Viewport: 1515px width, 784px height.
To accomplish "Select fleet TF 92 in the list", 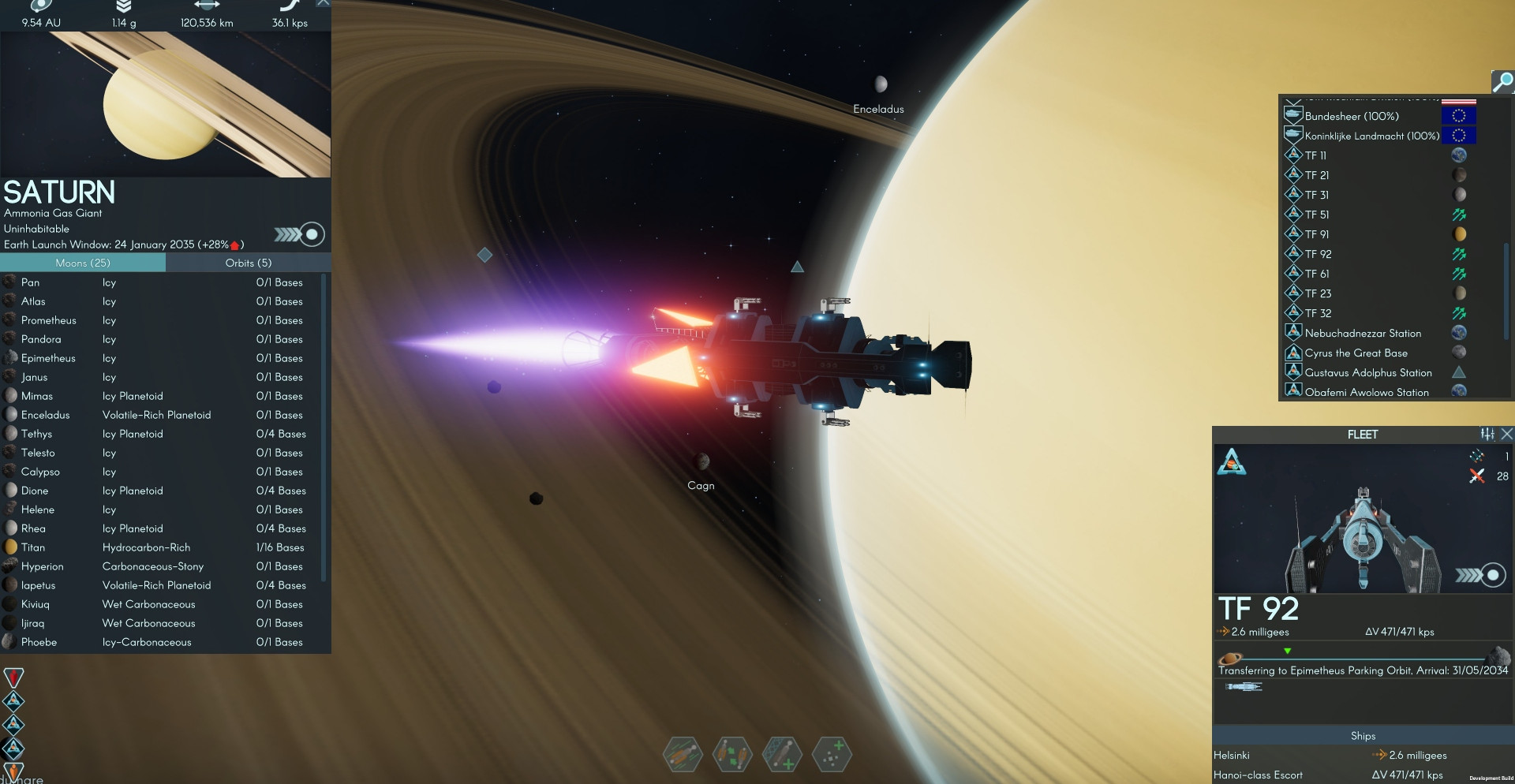I will tap(1318, 254).
